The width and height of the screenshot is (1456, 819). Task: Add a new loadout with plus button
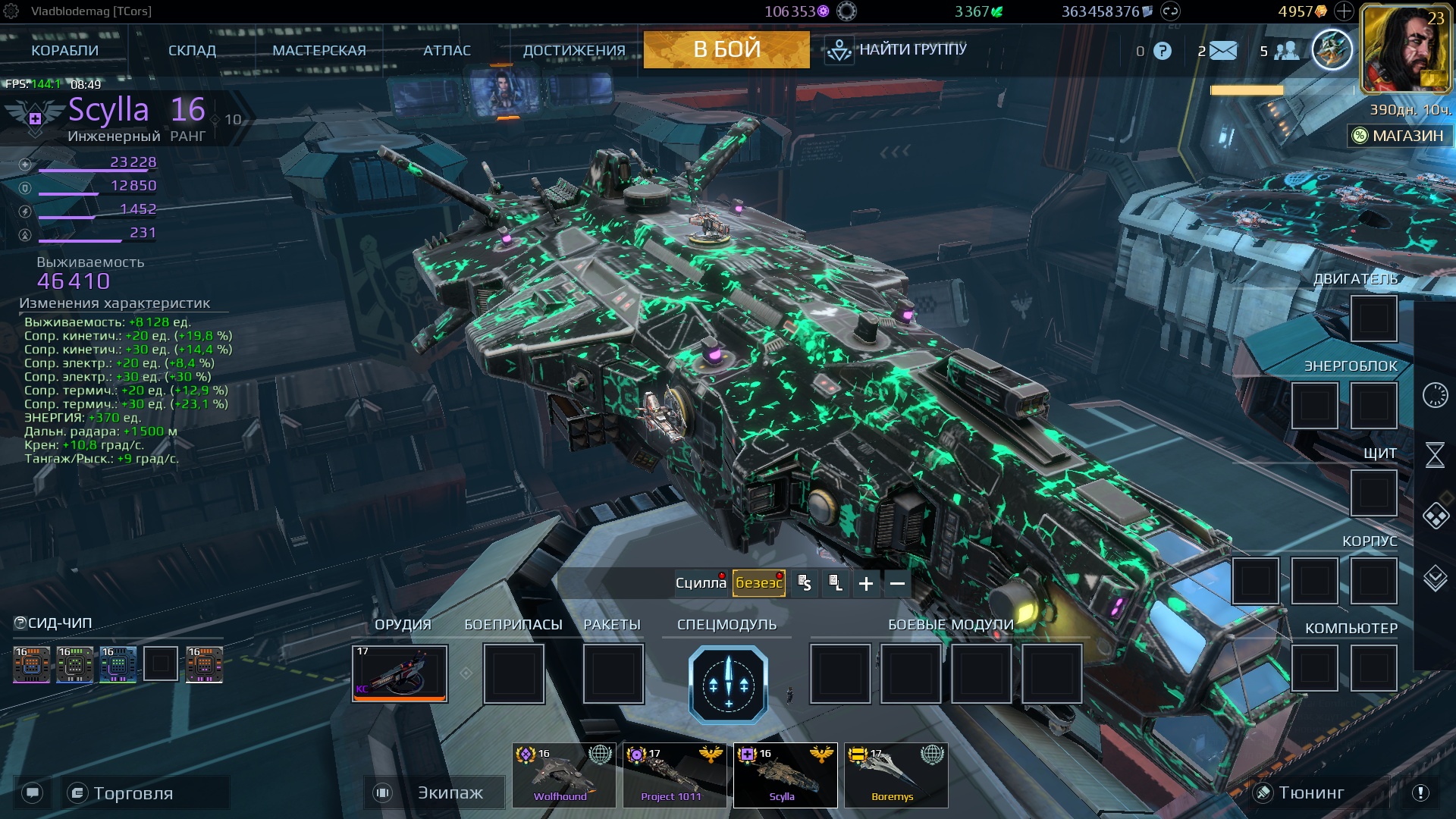tap(866, 583)
